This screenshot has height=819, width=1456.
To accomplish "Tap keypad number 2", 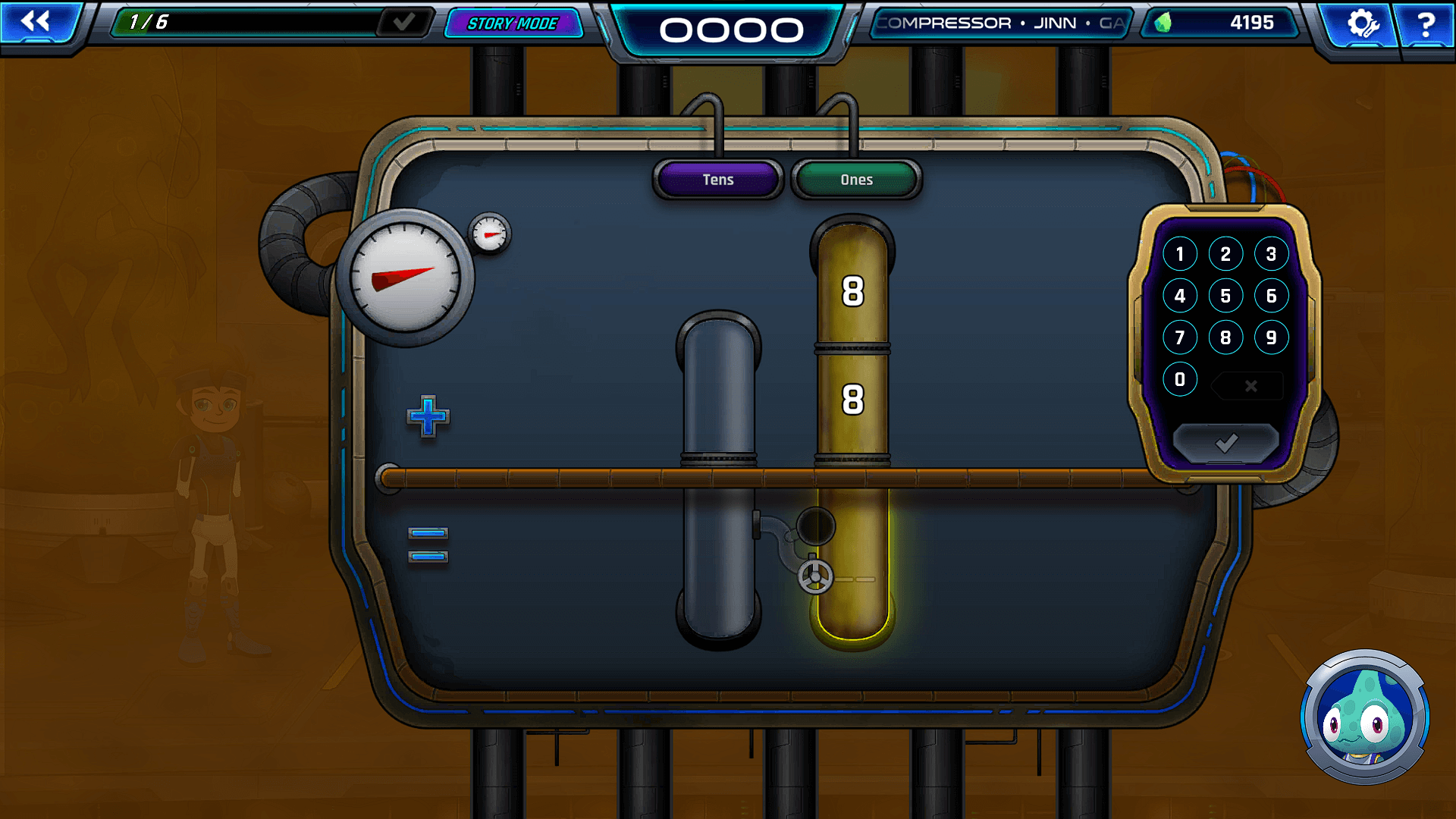I will pos(1225,254).
